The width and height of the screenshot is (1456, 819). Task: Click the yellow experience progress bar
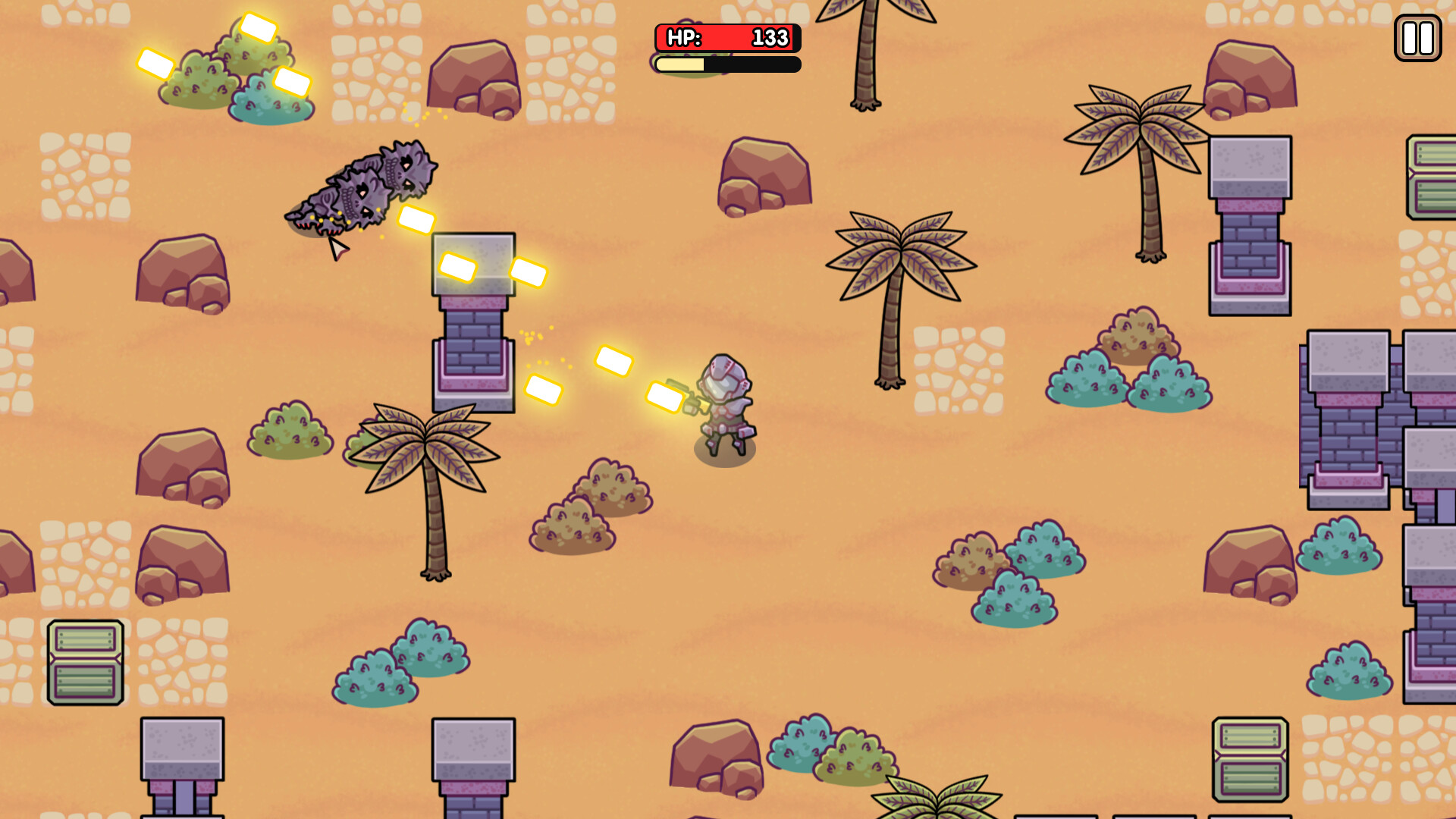(x=679, y=65)
